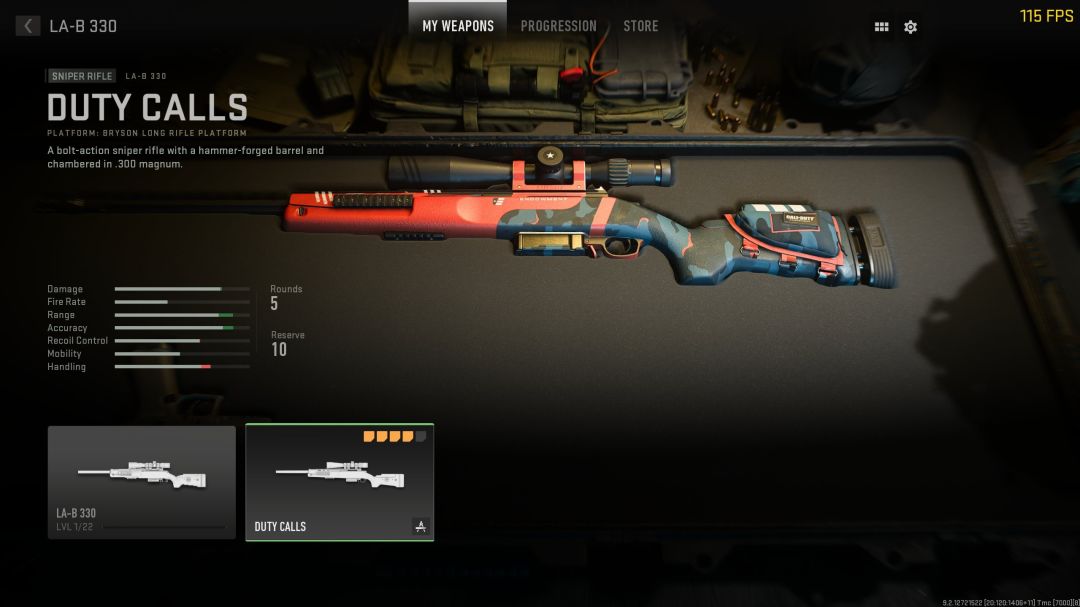Image resolution: width=1080 pixels, height=607 pixels.
Task: Open settings via the gear icon
Action: pyautogui.click(x=910, y=27)
